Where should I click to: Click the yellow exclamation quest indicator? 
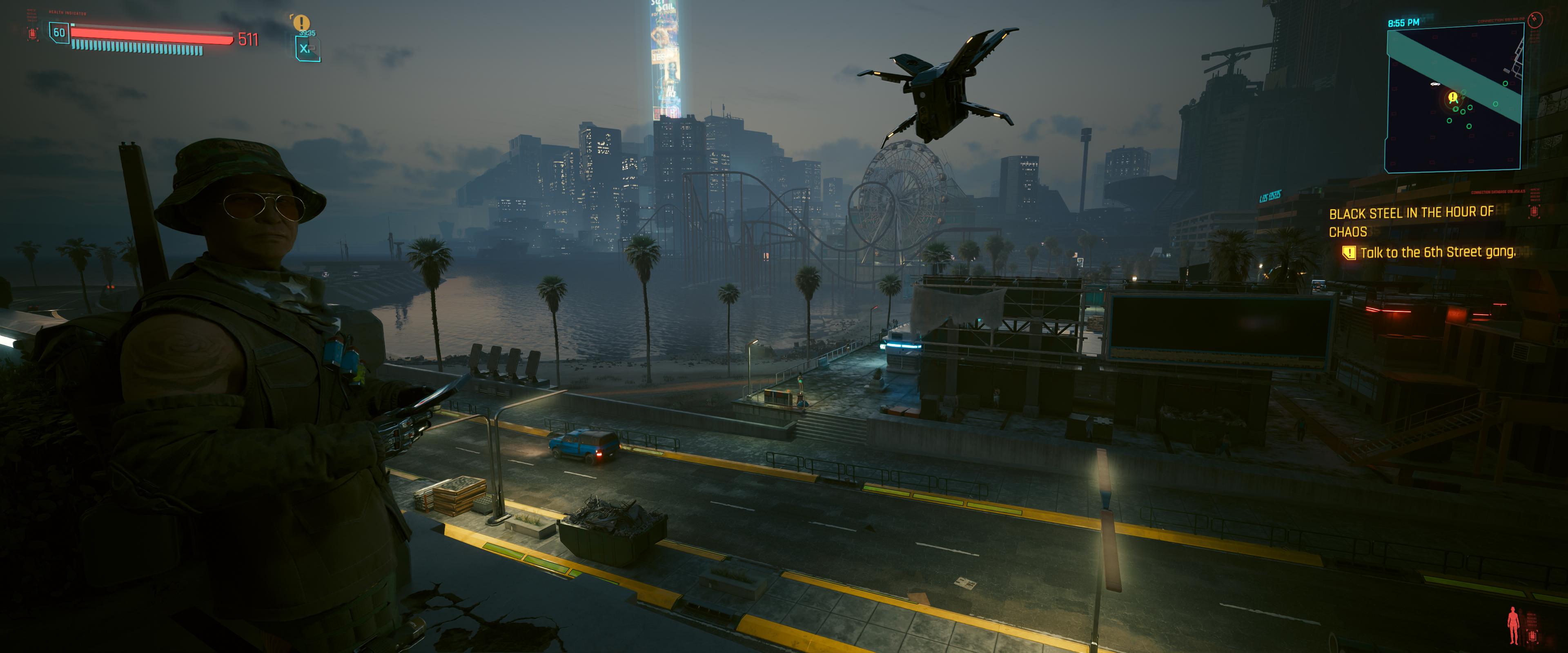pos(301,22)
